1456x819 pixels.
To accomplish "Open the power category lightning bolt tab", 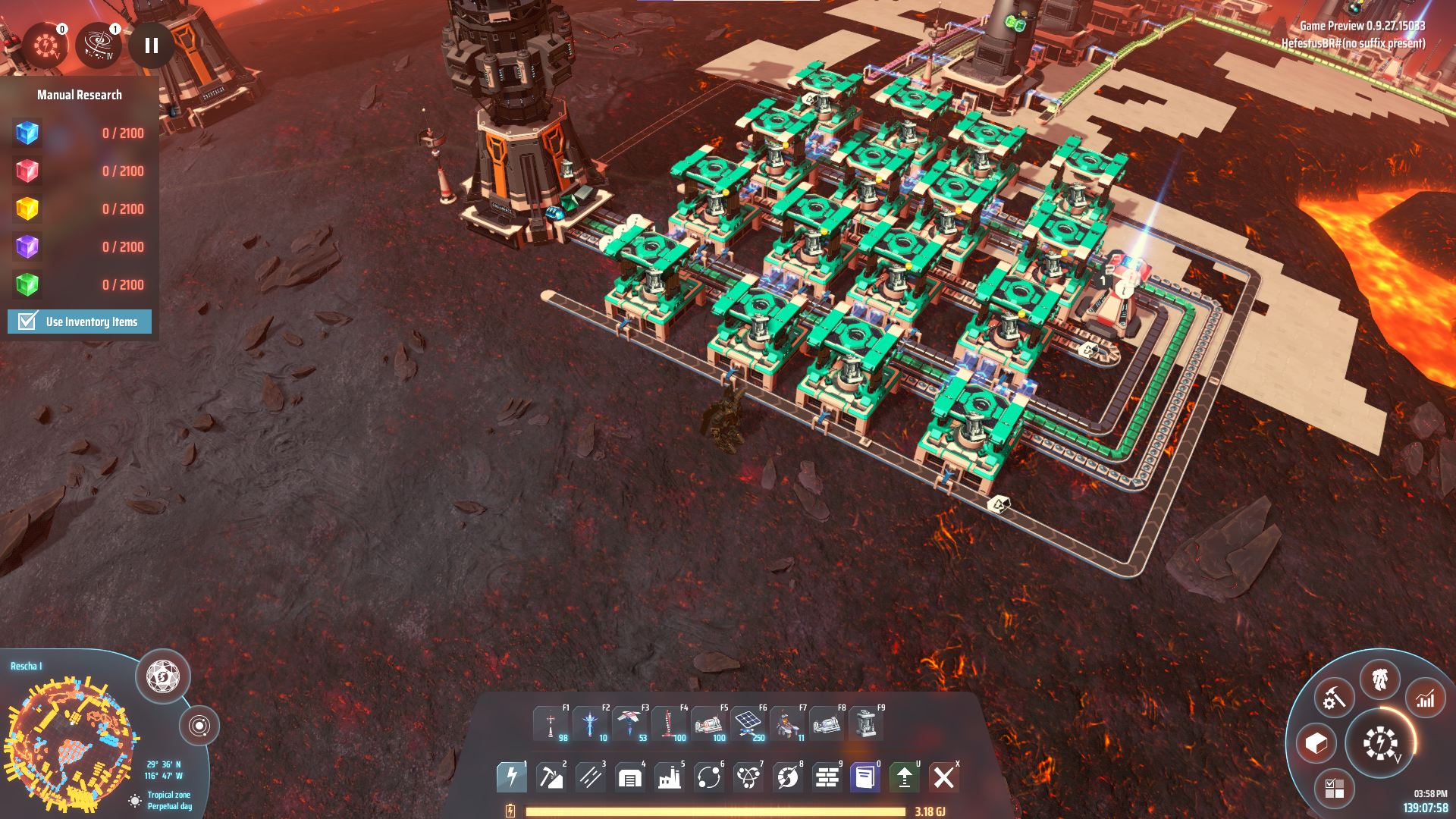I will pyautogui.click(x=512, y=777).
